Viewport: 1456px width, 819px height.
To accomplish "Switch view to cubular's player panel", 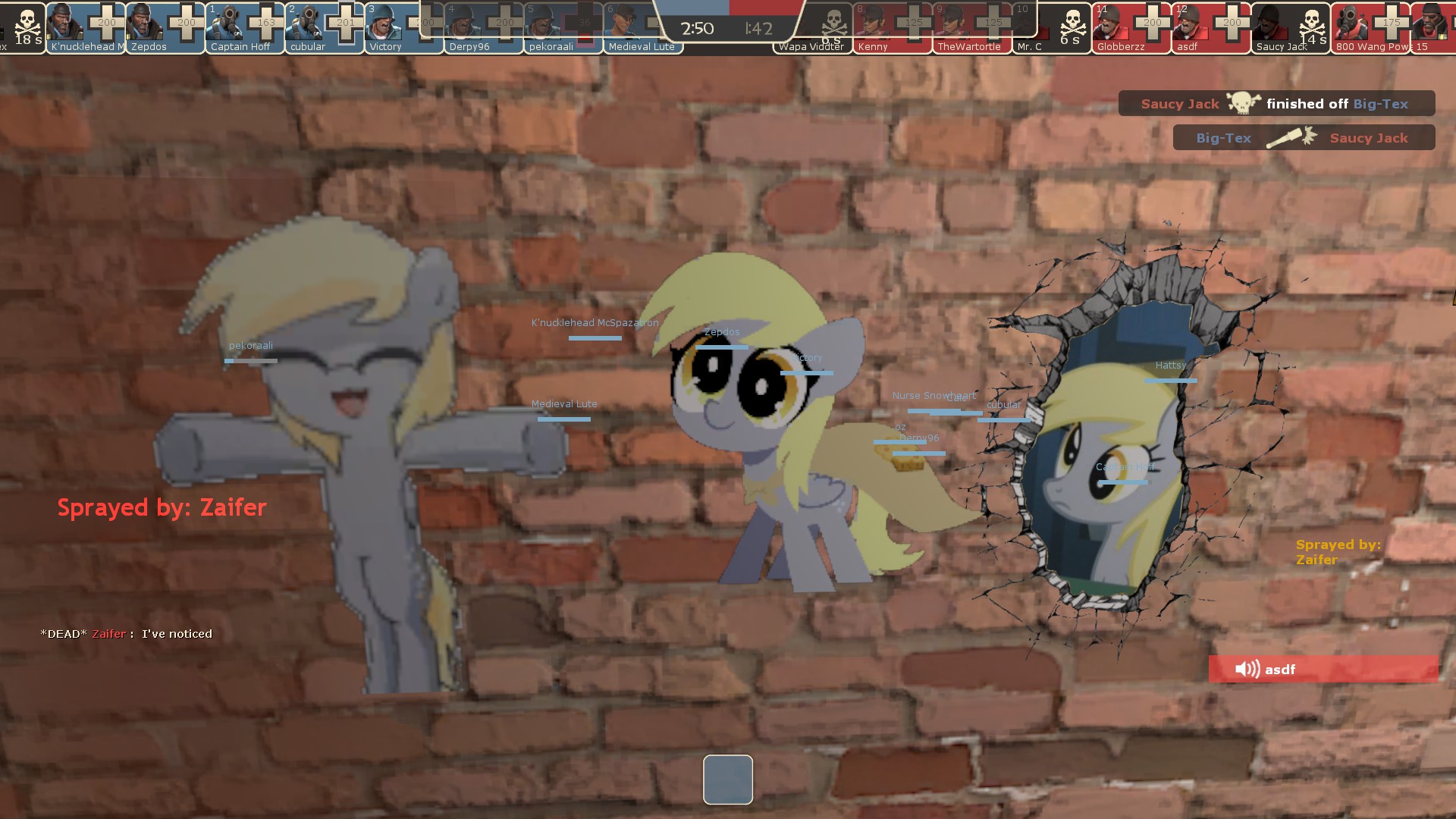I will (325, 27).
